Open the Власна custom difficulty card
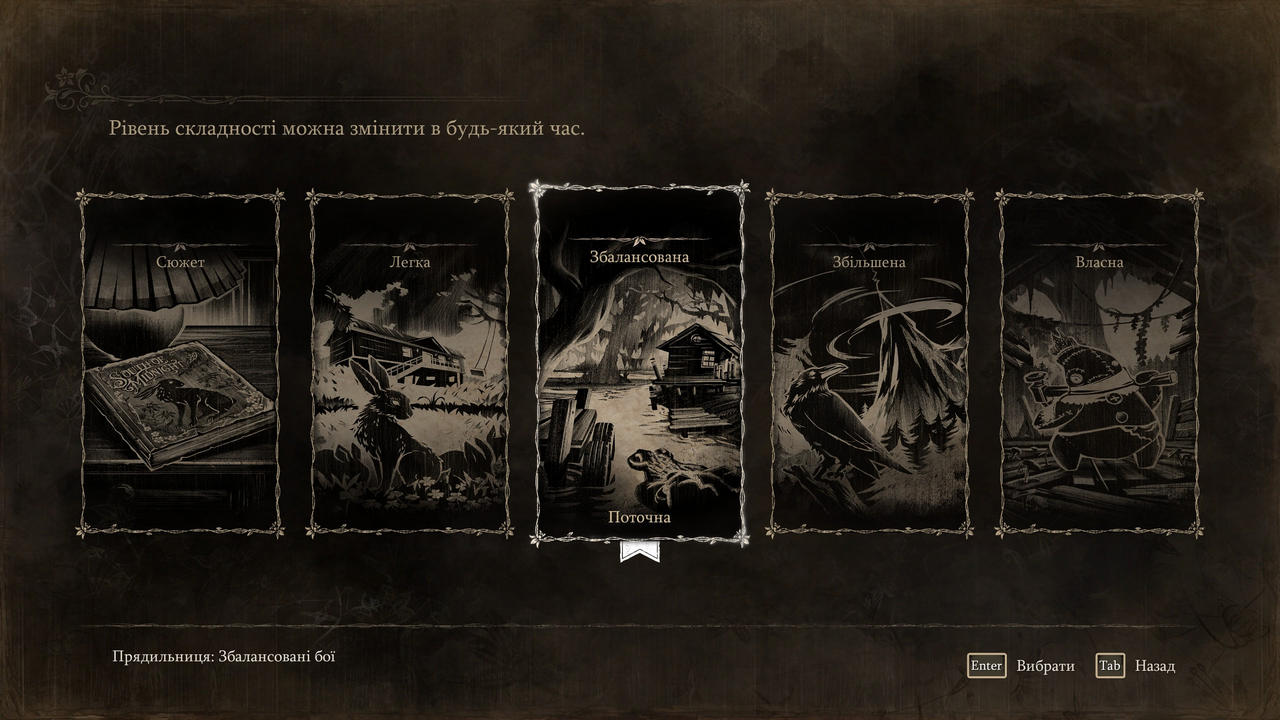1280x720 pixels. point(1099,363)
